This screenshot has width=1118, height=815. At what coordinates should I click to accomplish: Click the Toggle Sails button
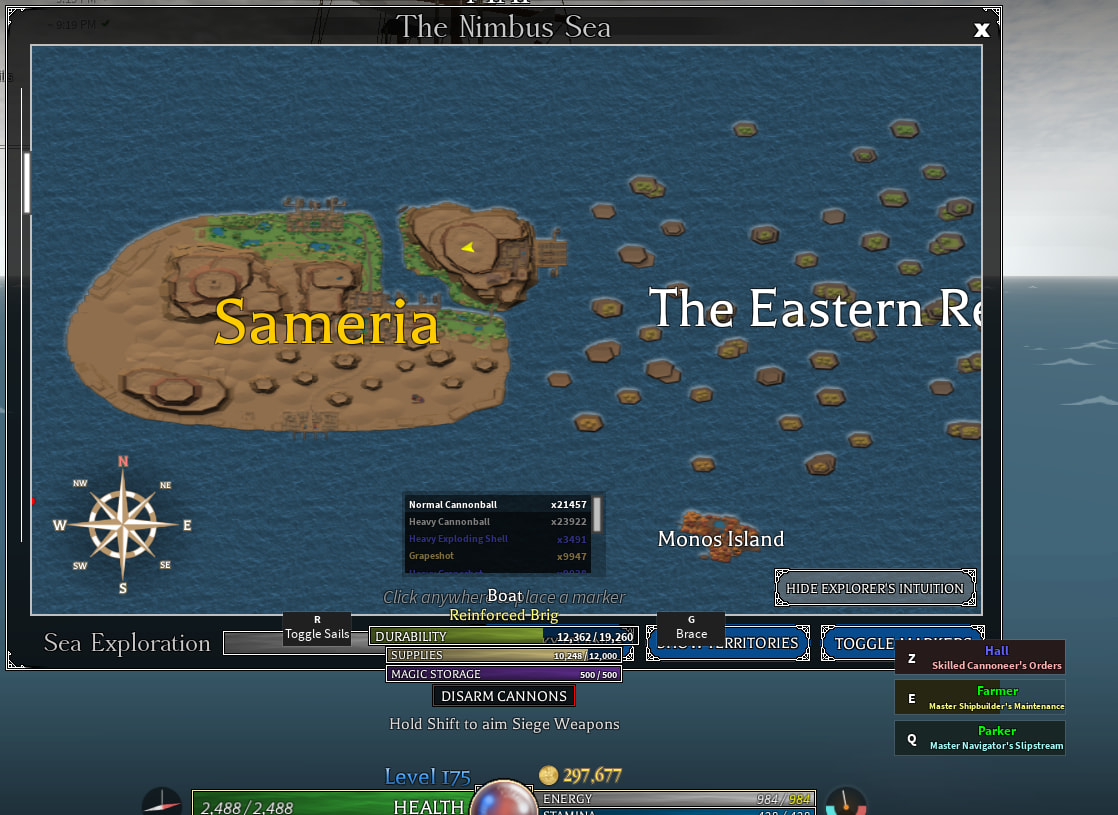pyautogui.click(x=317, y=629)
